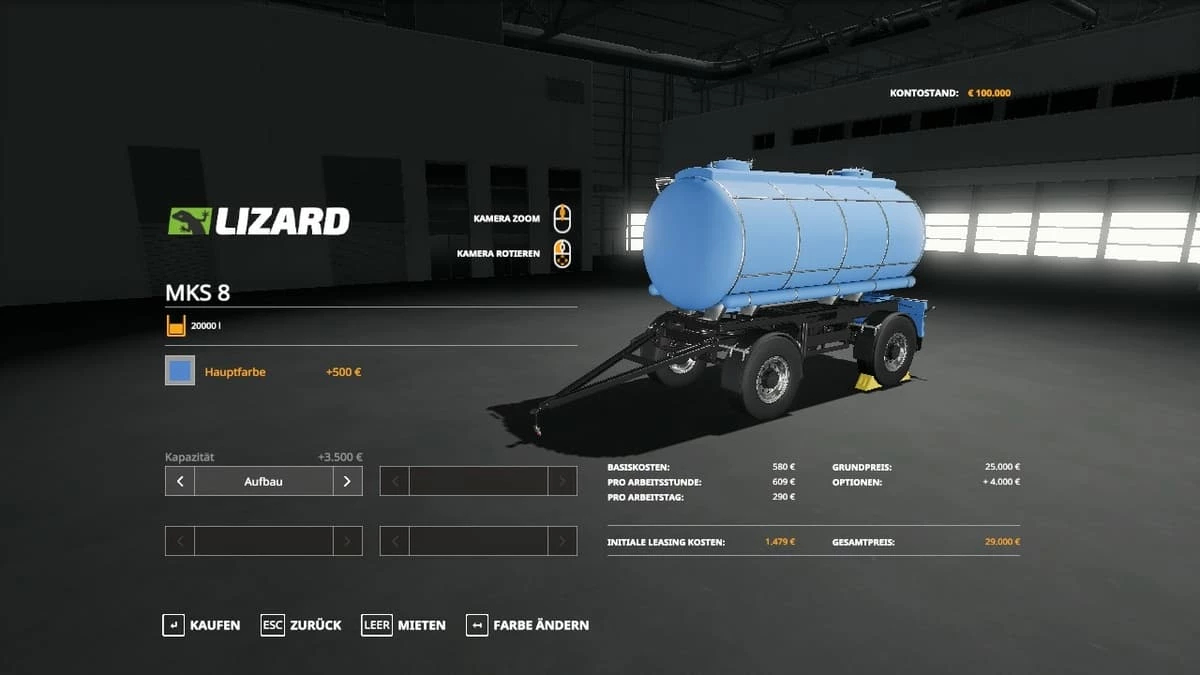Go back using the Zurück button
The width and height of the screenshot is (1200, 675).
pos(301,625)
